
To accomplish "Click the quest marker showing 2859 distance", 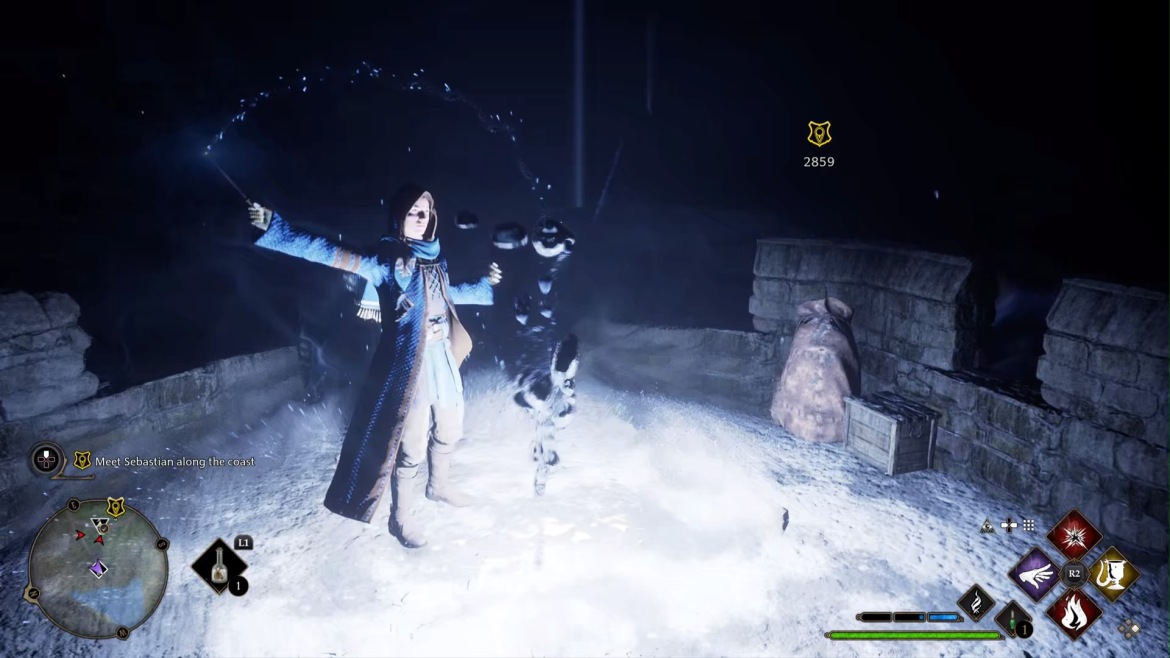I will (819, 134).
